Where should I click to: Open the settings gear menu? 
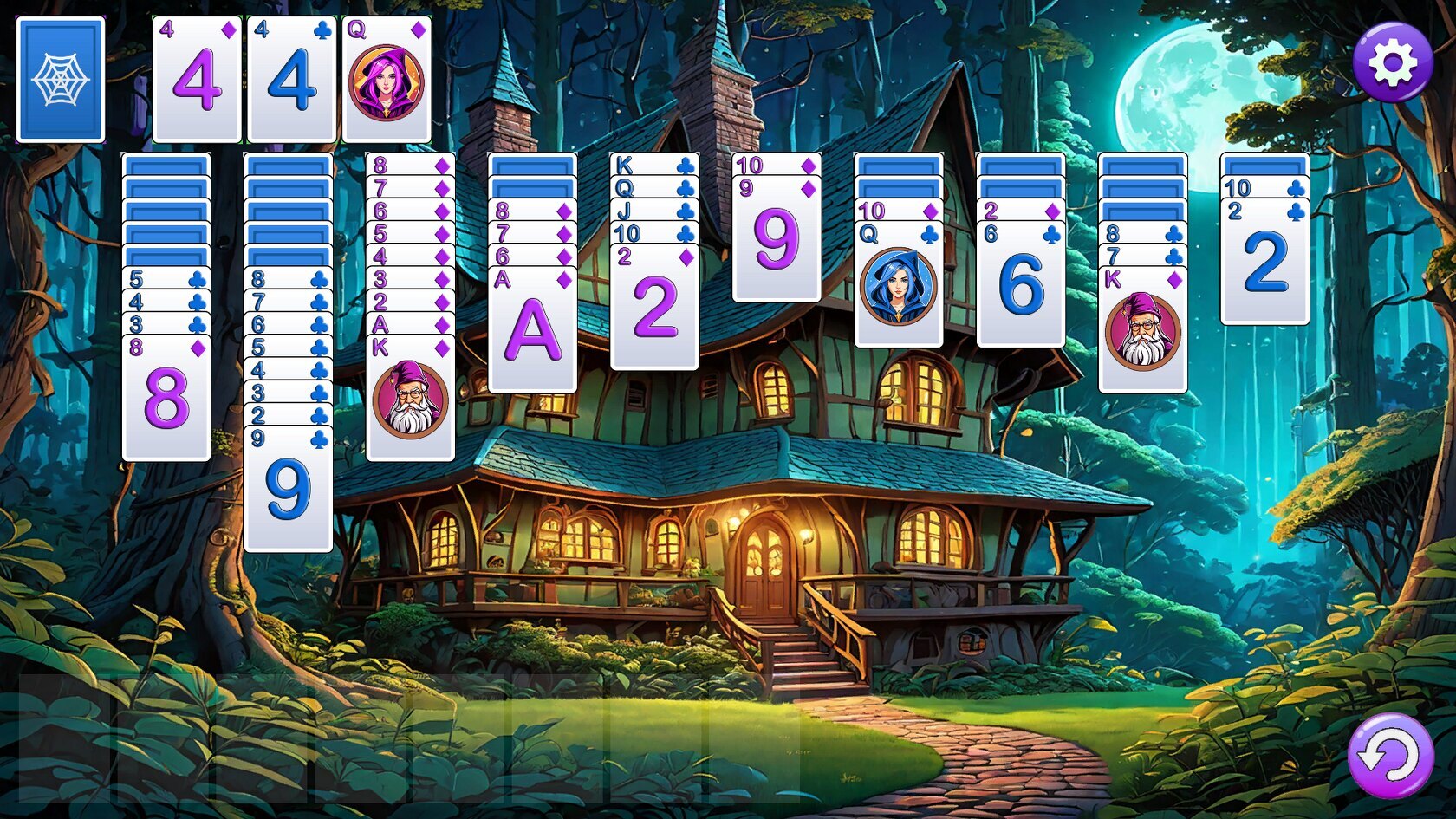point(1392,62)
